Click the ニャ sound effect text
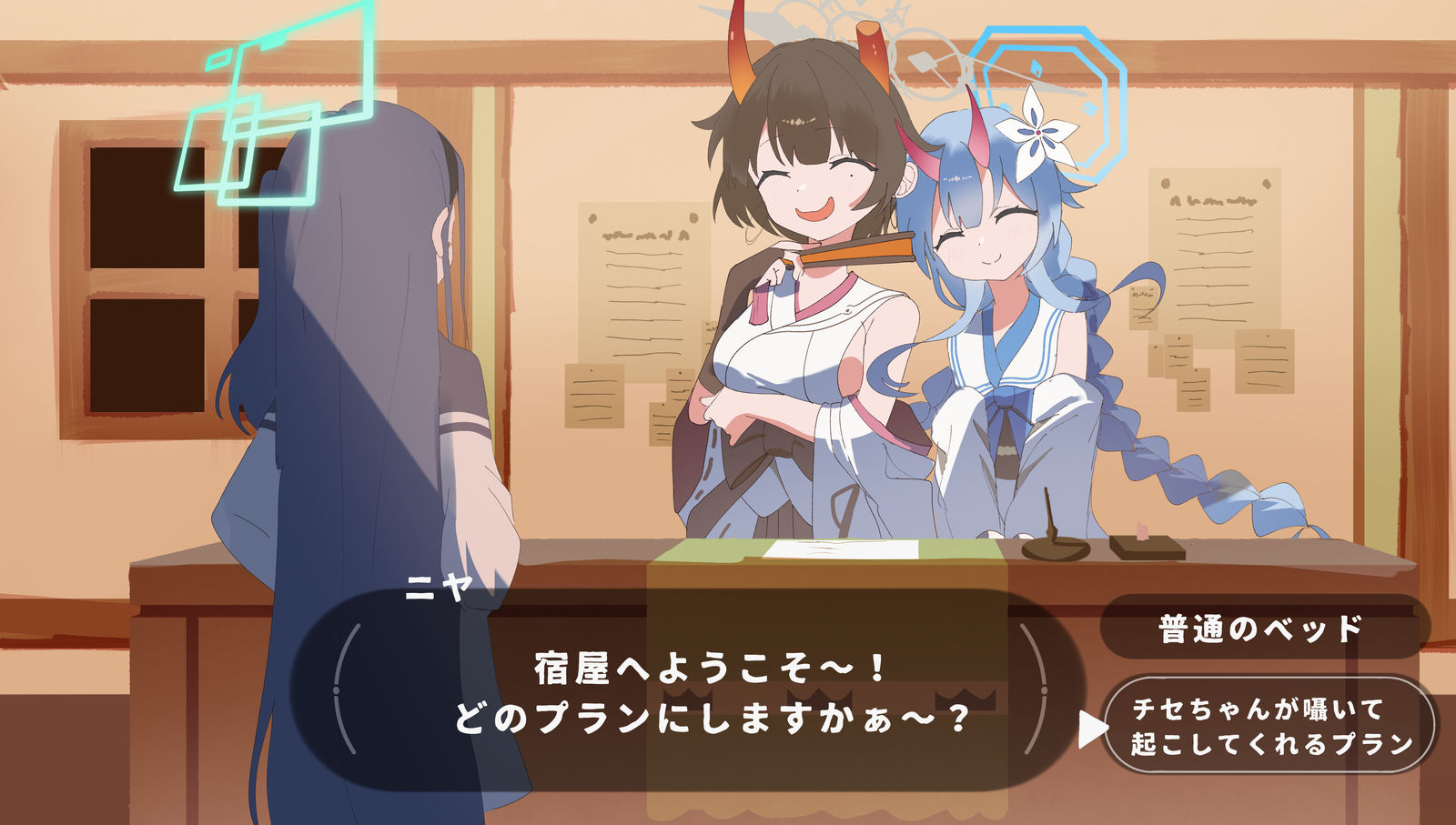Screen dimensions: 1456x825 [x=440, y=586]
